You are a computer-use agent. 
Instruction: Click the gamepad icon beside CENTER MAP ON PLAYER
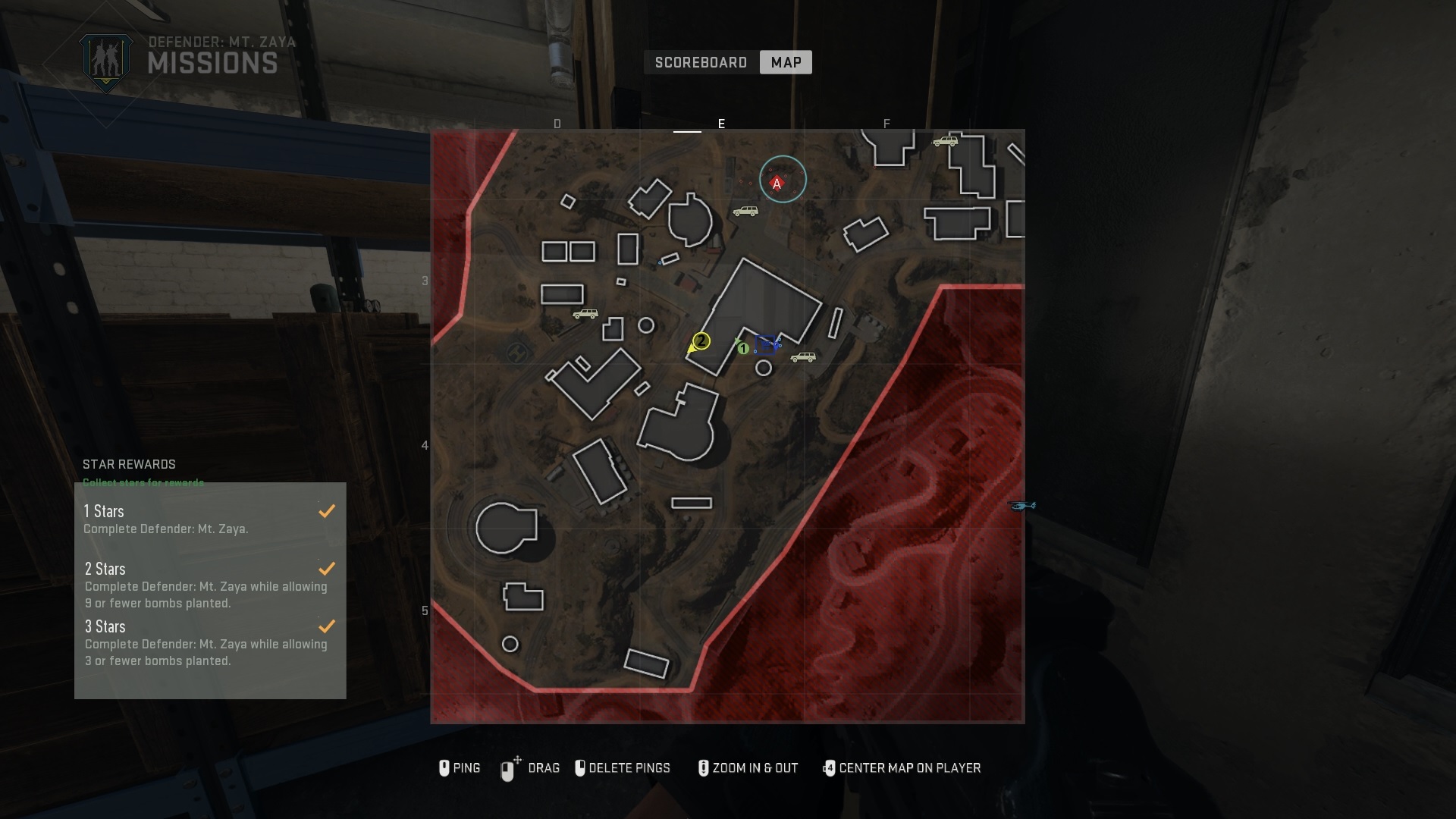pos(830,767)
